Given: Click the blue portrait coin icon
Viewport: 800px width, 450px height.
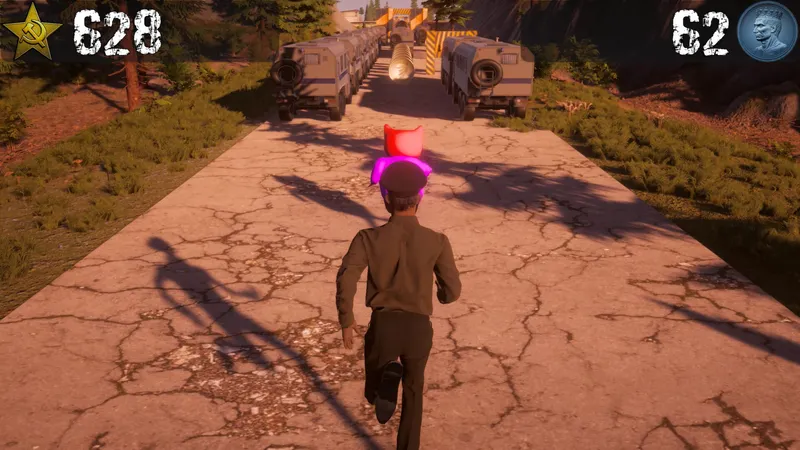Looking at the screenshot, I should (x=766, y=31).
